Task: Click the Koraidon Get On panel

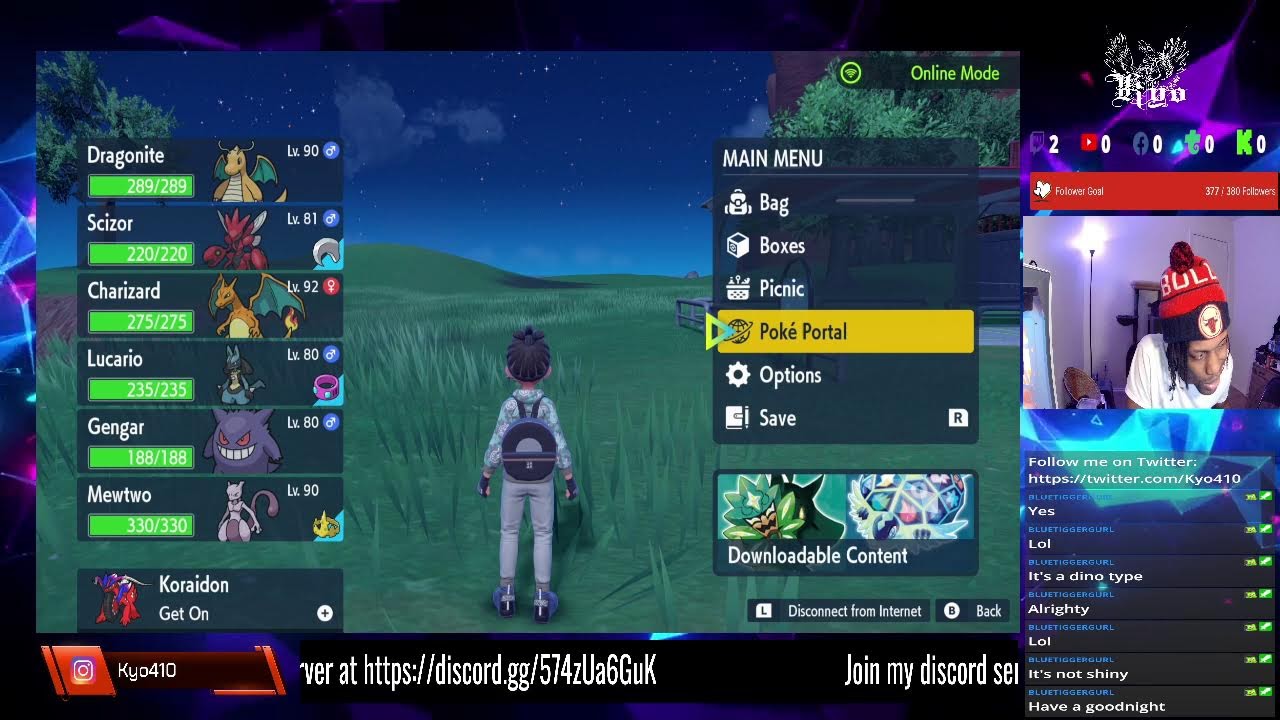Action: pos(210,599)
